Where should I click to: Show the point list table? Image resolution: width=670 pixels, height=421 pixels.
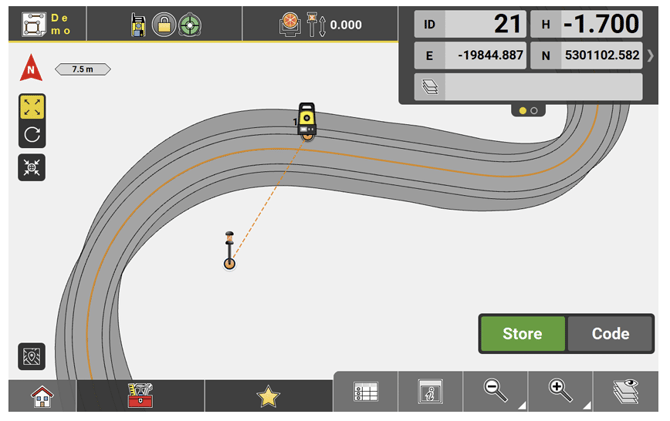(366, 392)
